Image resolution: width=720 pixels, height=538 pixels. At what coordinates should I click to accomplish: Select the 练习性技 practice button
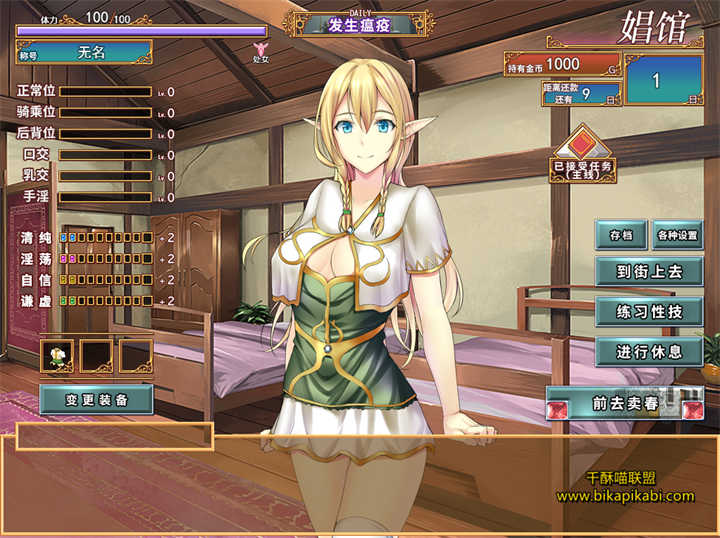point(650,311)
